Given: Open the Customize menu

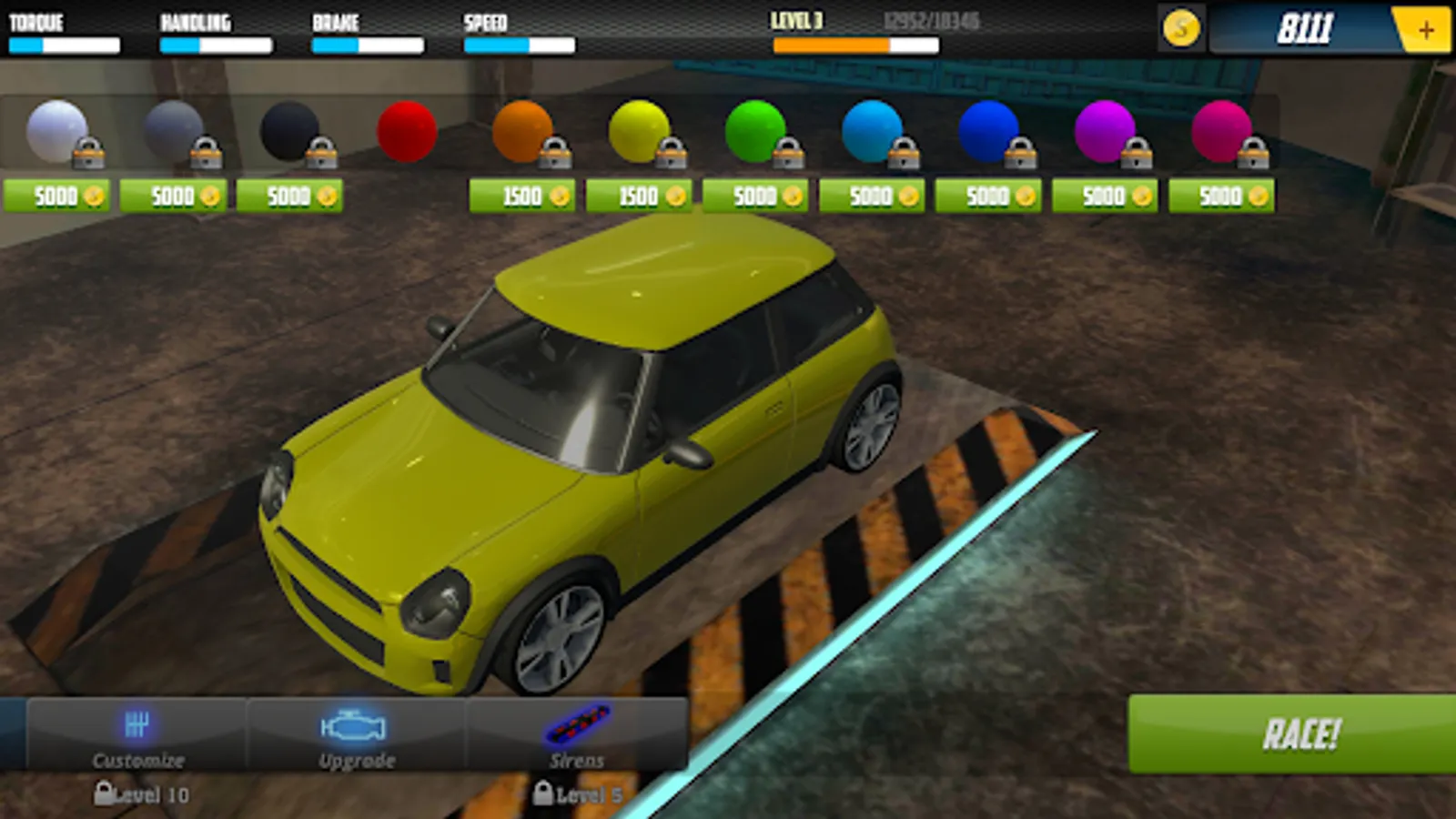Looking at the screenshot, I should coord(137,735).
